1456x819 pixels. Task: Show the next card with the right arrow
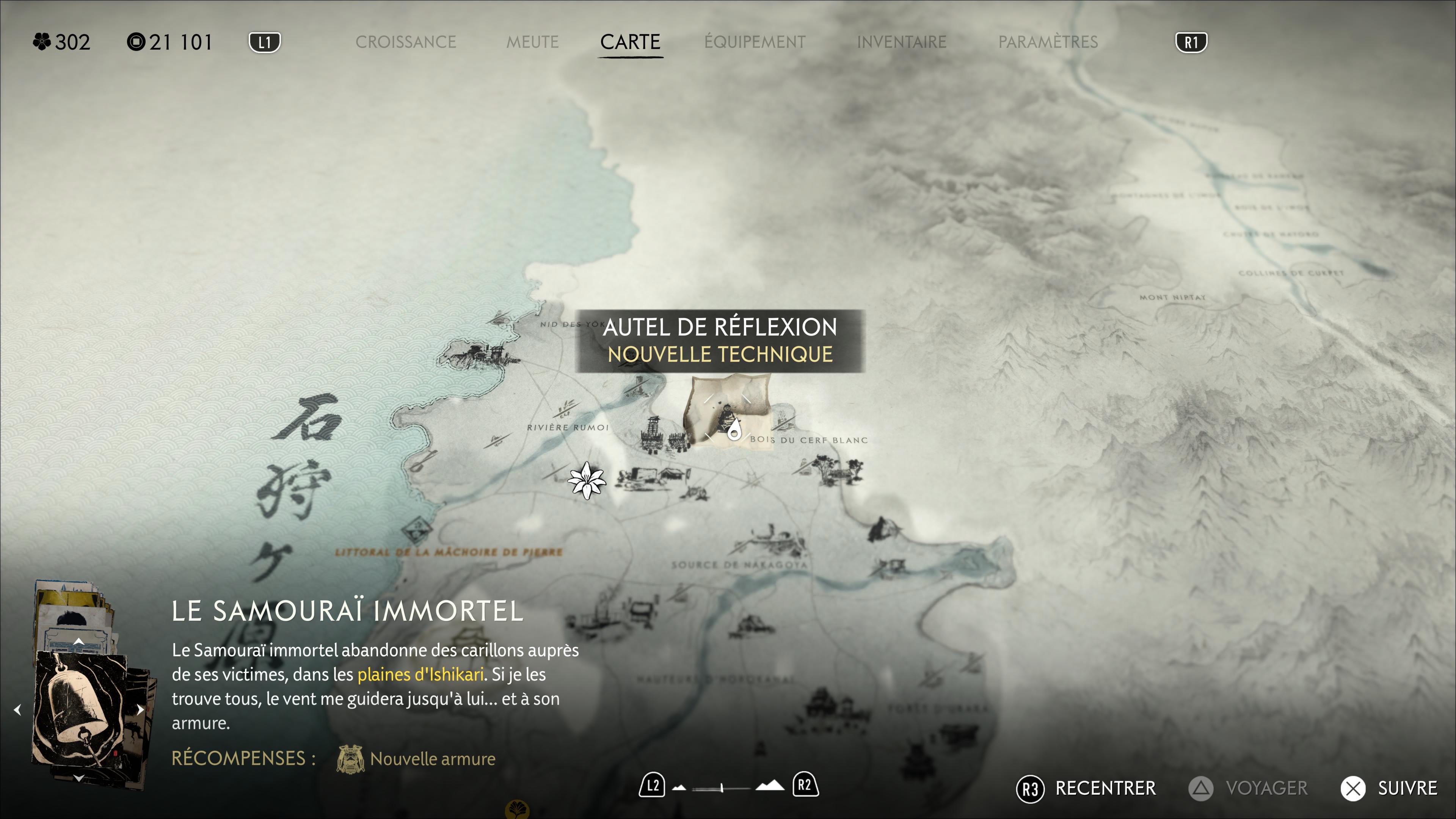point(140,710)
